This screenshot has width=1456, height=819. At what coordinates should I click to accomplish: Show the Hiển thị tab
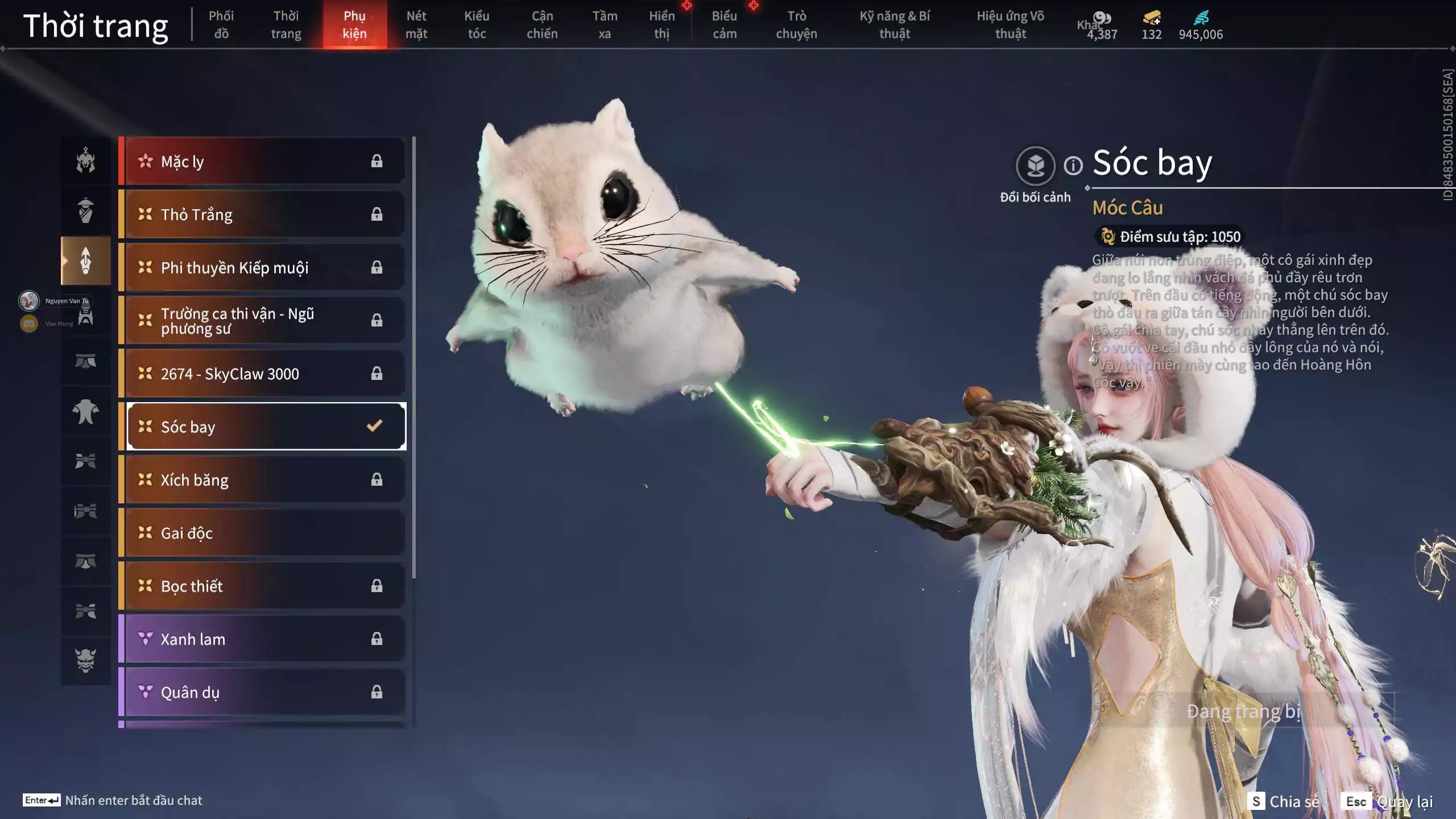pyautogui.click(x=662, y=24)
